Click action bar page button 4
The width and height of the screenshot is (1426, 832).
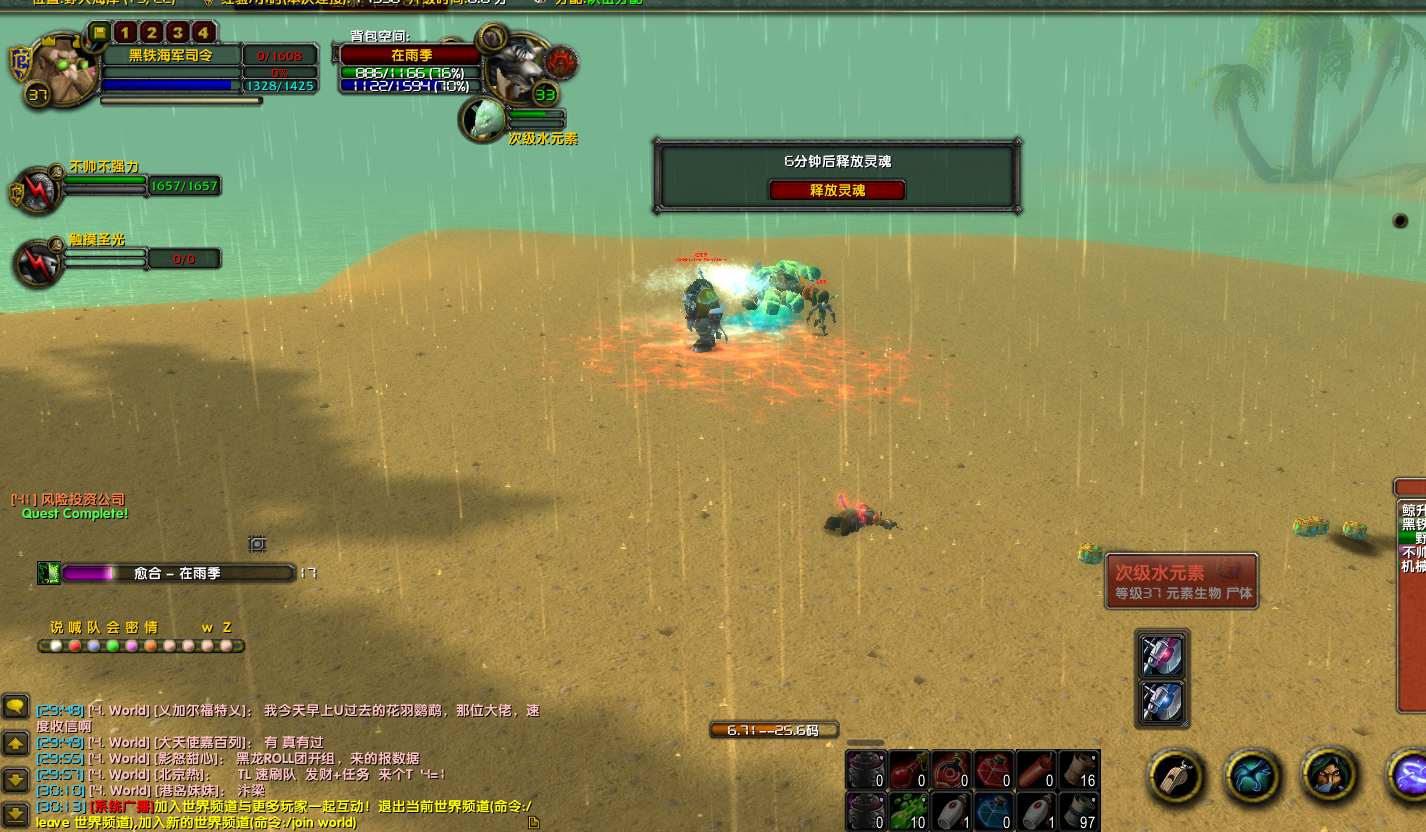tap(203, 32)
